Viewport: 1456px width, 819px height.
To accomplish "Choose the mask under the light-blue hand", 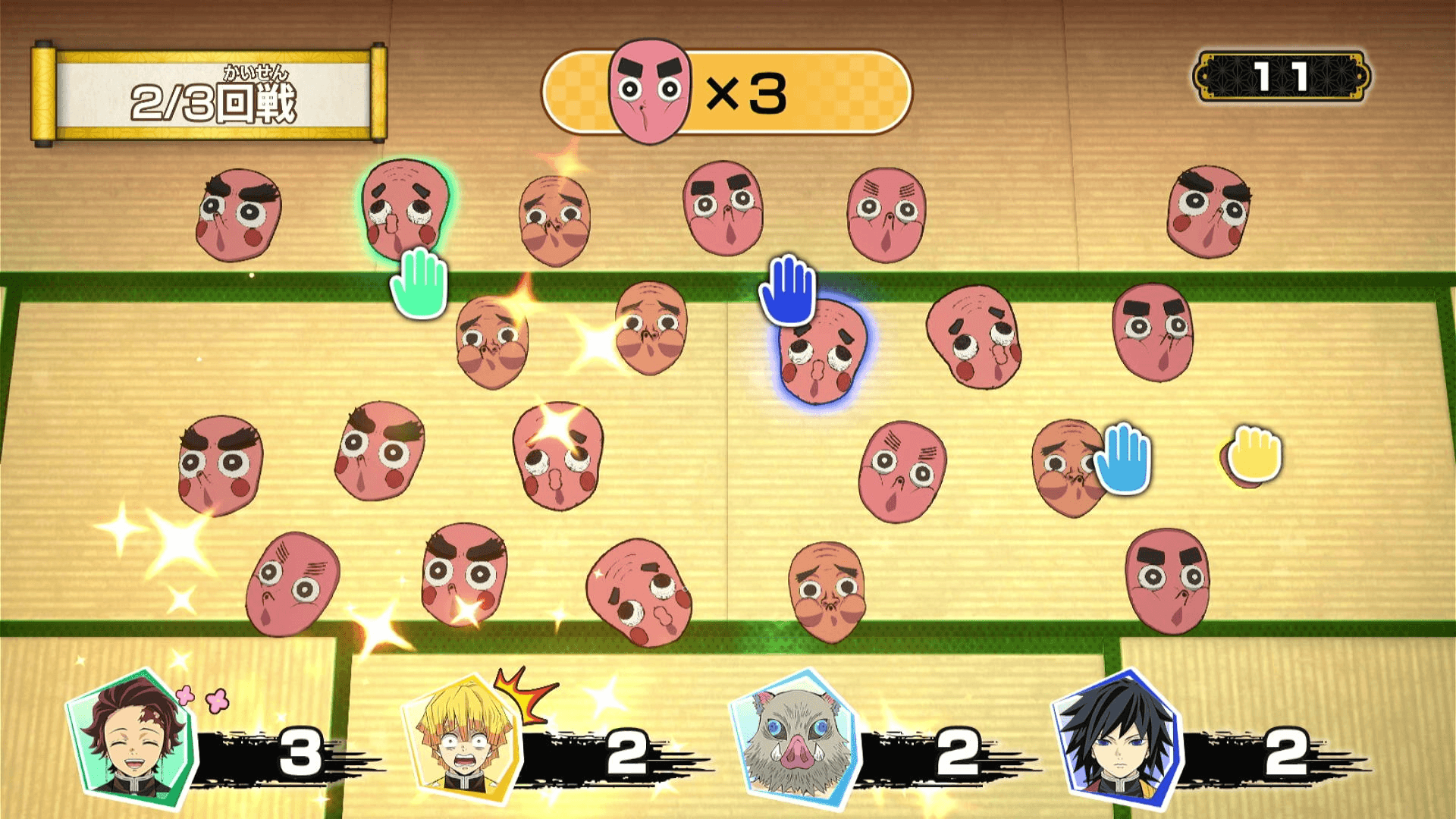I will [1068, 468].
